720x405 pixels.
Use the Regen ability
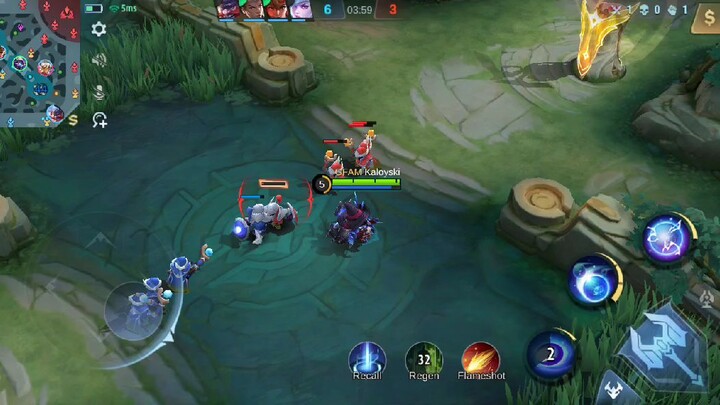point(424,358)
